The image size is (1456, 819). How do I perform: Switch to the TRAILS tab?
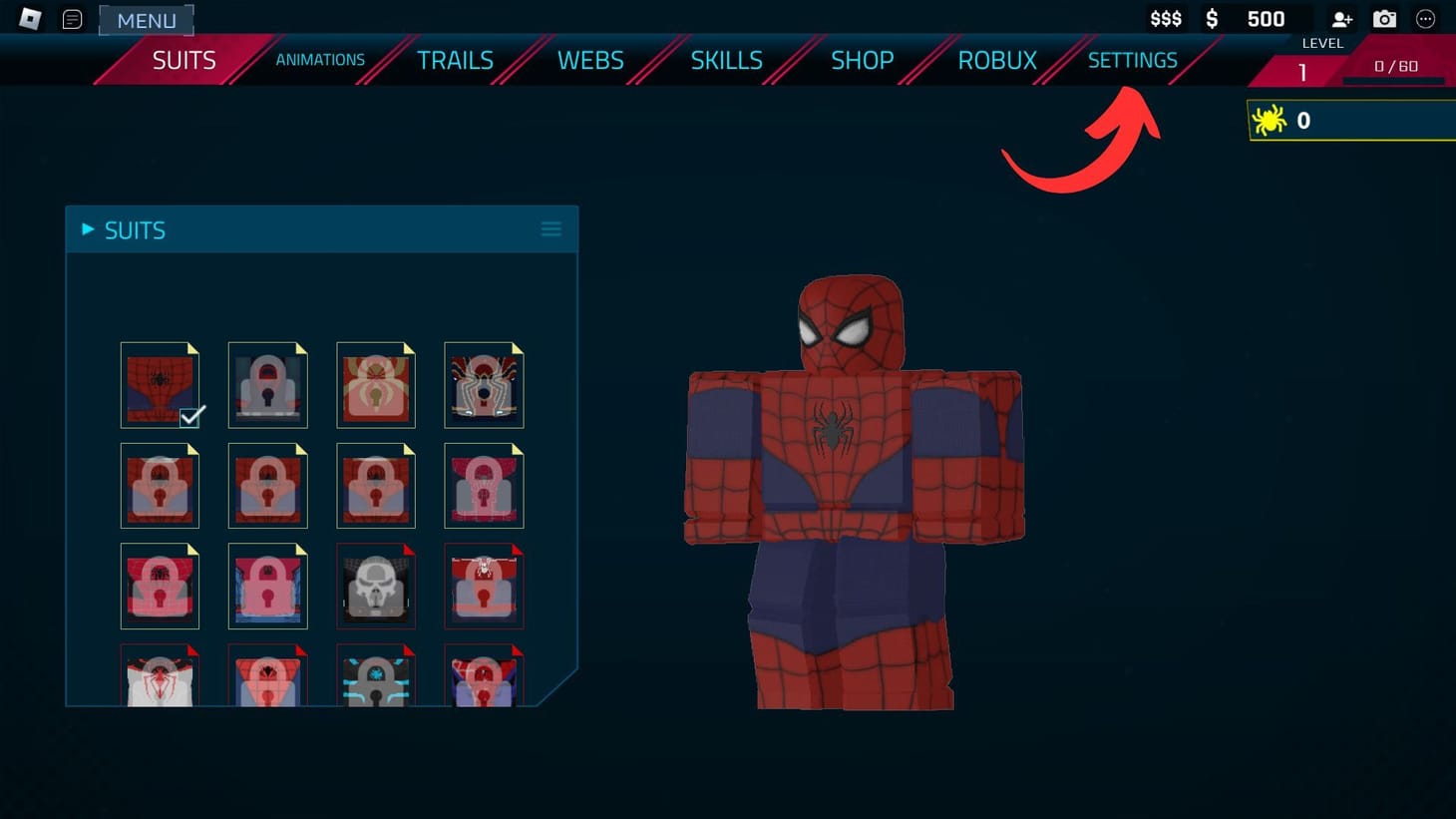456,60
